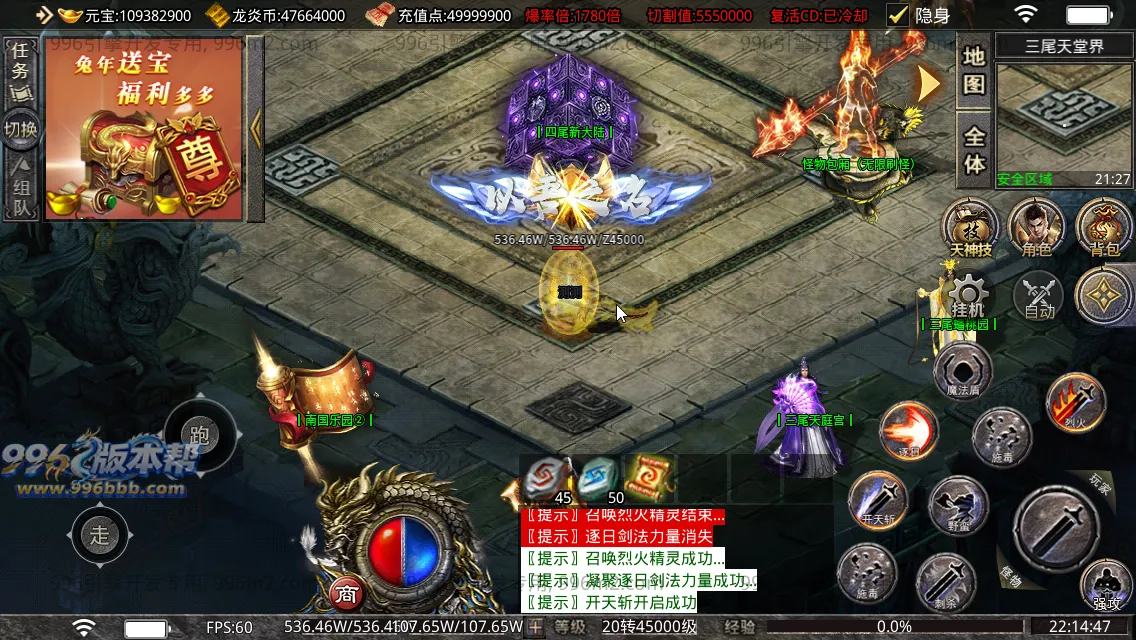The width and height of the screenshot is (1136, 640).
Task: Open the 天神技 skills menu
Action: tap(971, 226)
